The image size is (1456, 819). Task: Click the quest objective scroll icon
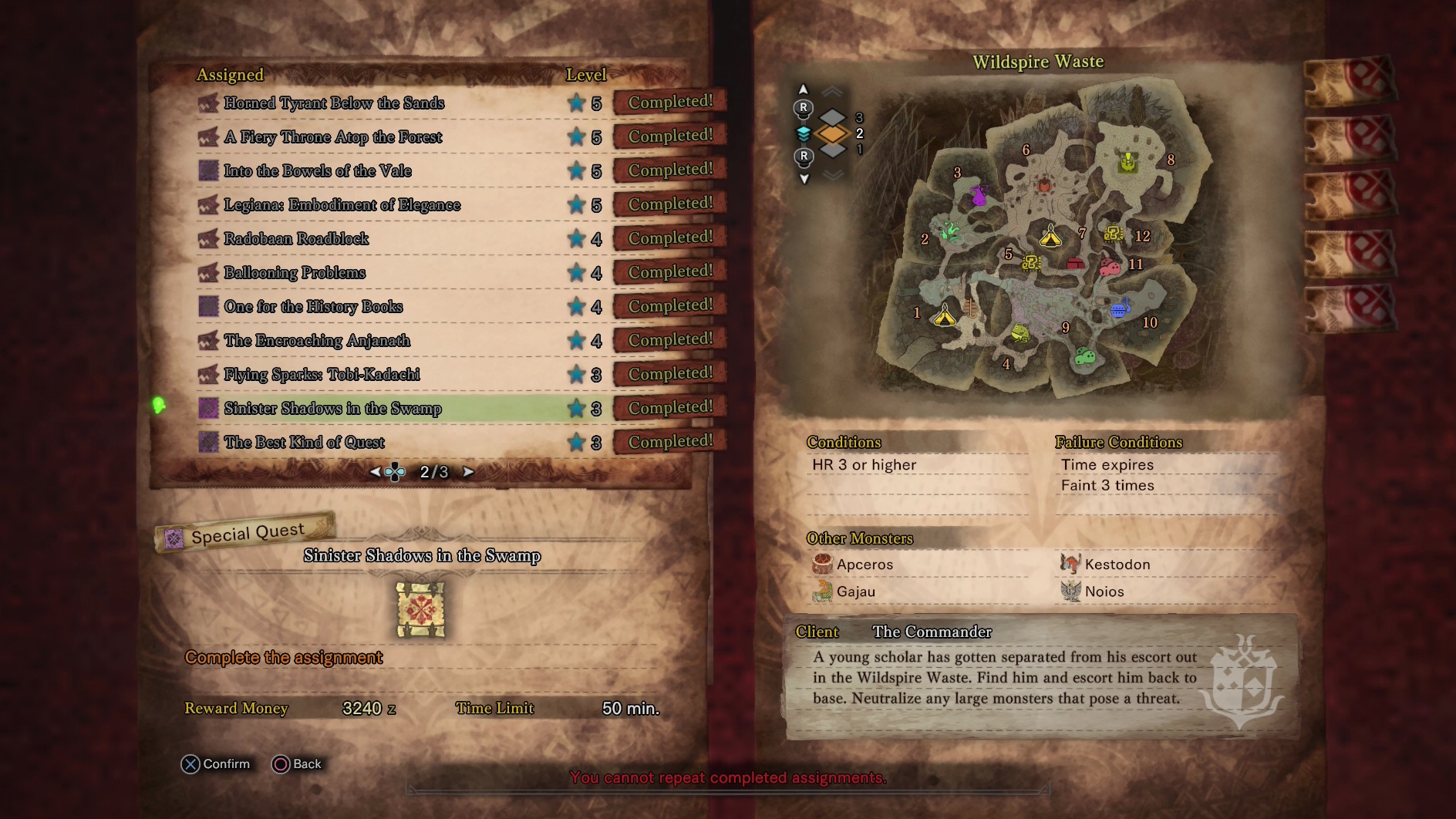click(420, 609)
